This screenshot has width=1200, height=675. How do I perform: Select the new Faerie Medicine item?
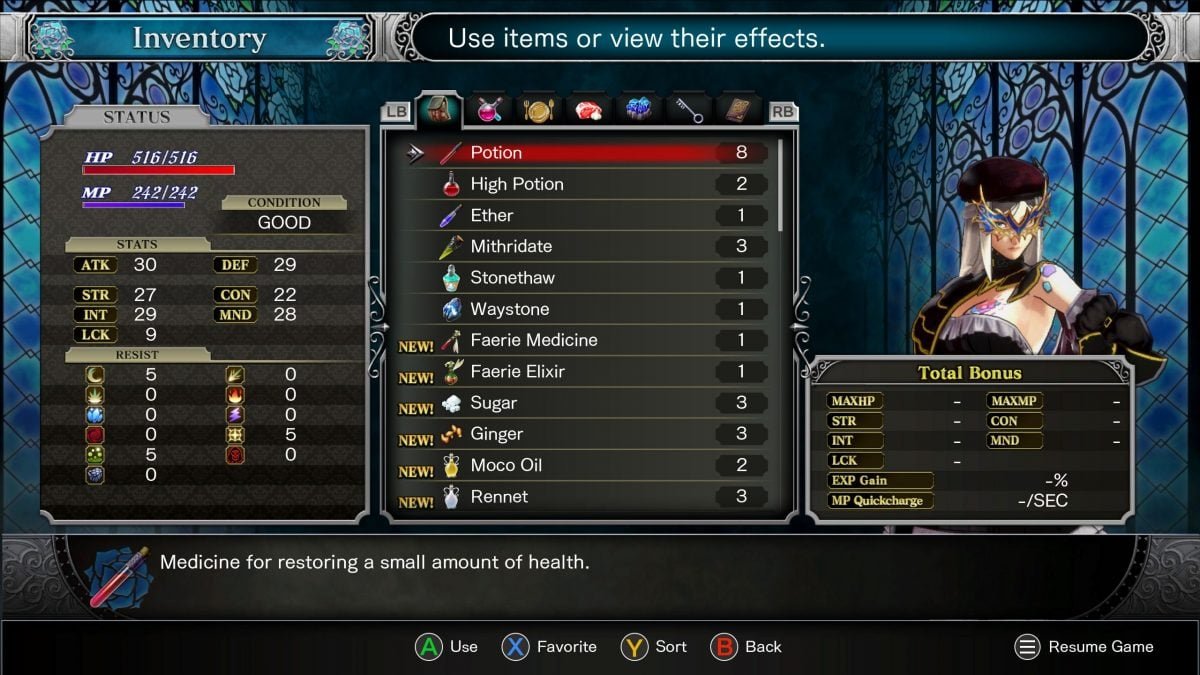590,340
